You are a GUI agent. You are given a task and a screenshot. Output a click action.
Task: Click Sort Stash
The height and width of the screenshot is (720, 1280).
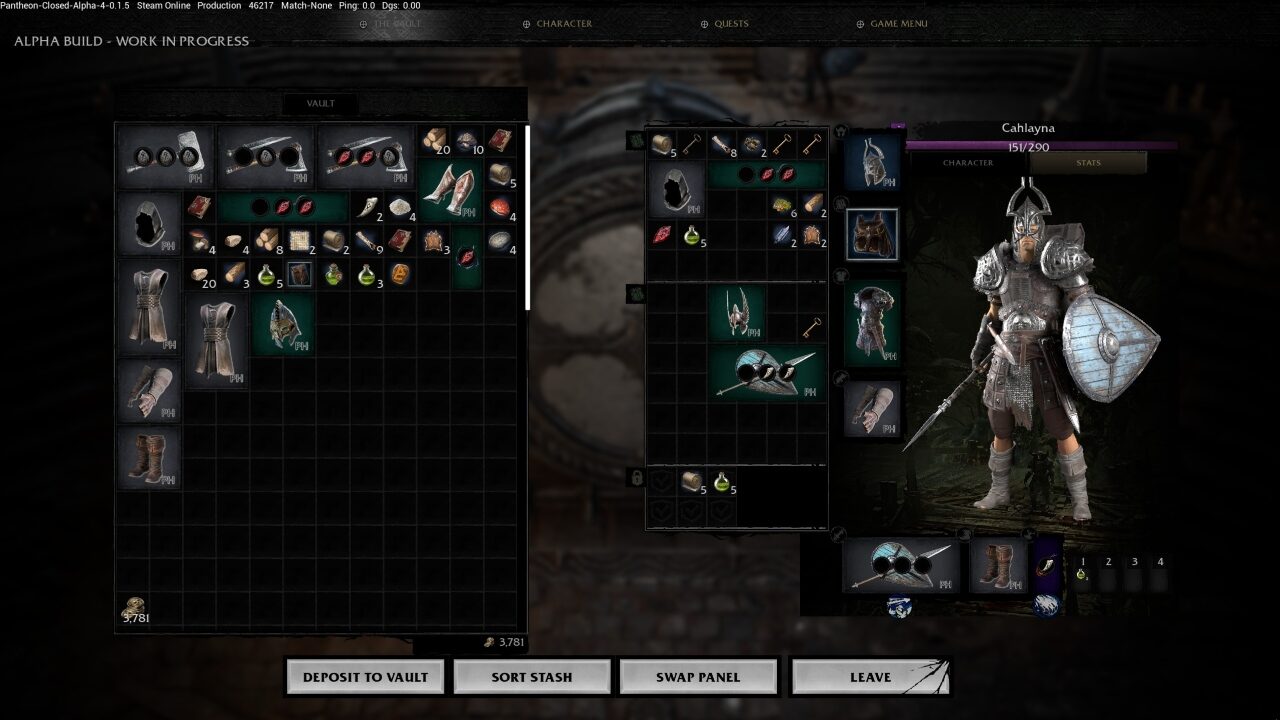click(x=531, y=676)
